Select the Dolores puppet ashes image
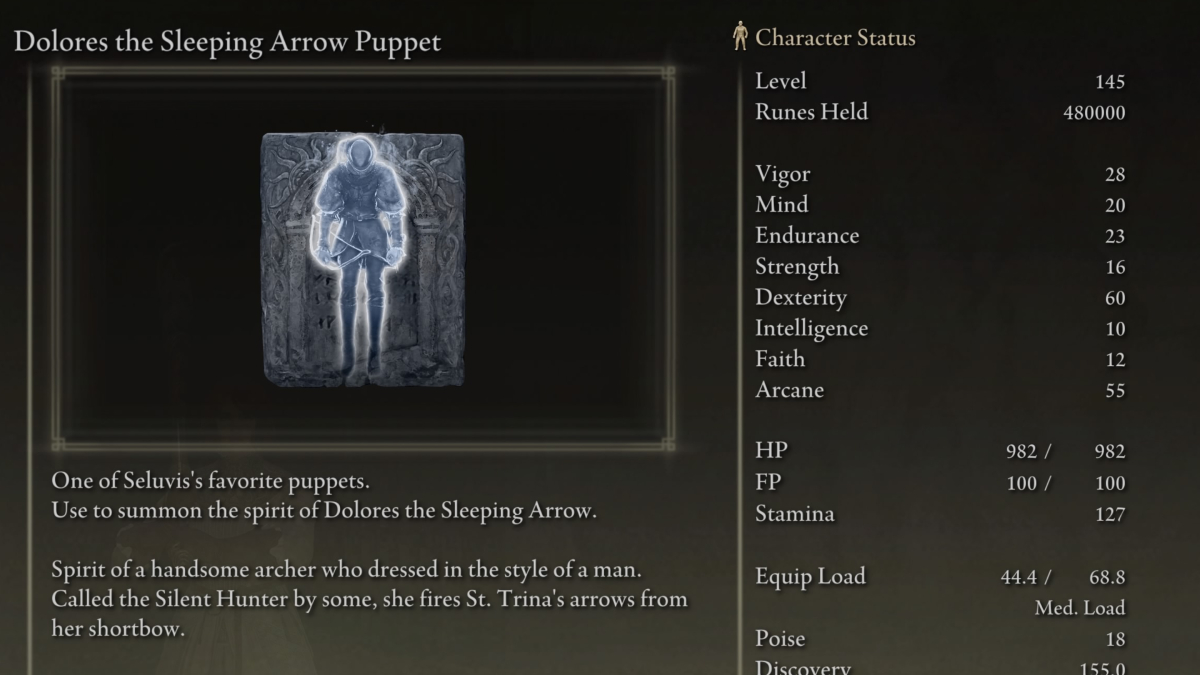1200x675 pixels. 363,258
